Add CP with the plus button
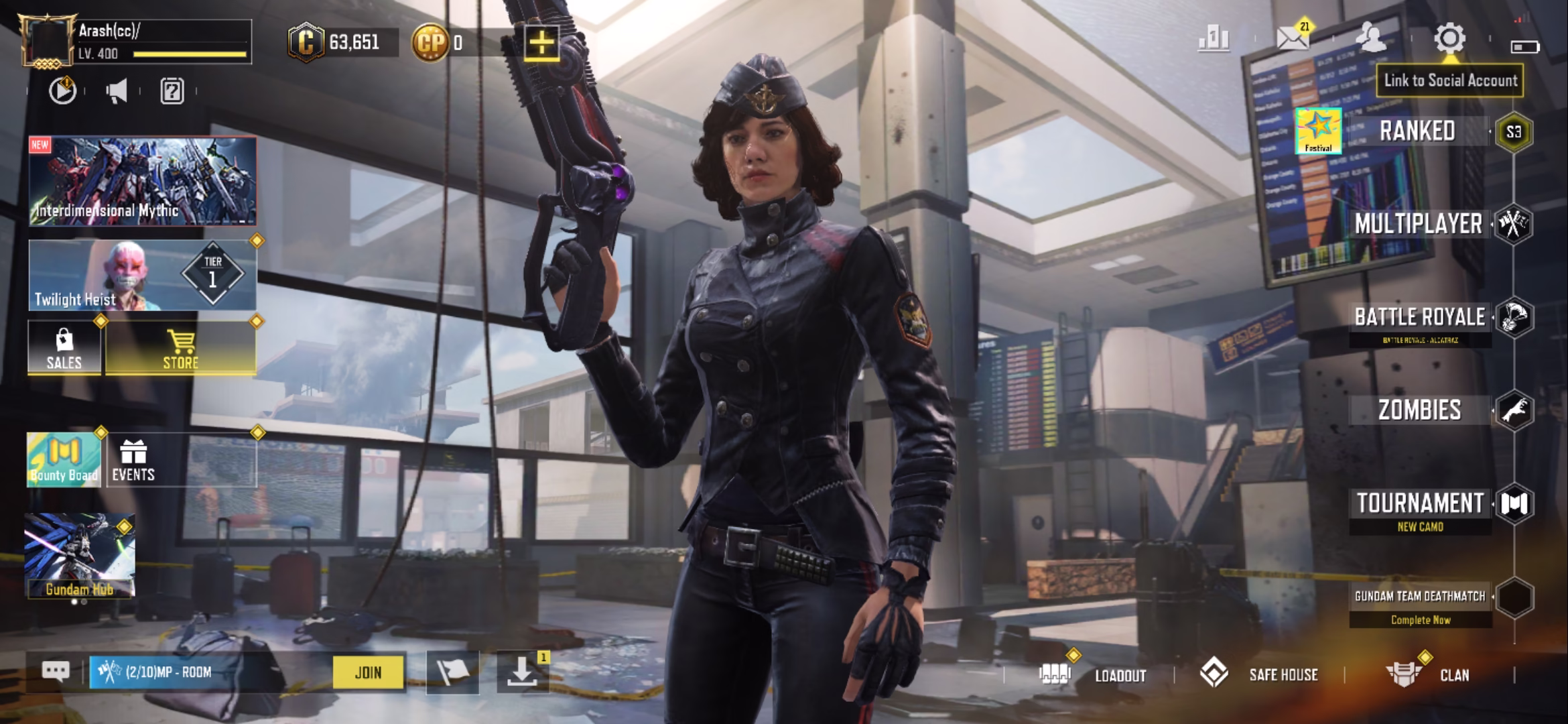Screen dimensions: 1568x724 click(541, 43)
